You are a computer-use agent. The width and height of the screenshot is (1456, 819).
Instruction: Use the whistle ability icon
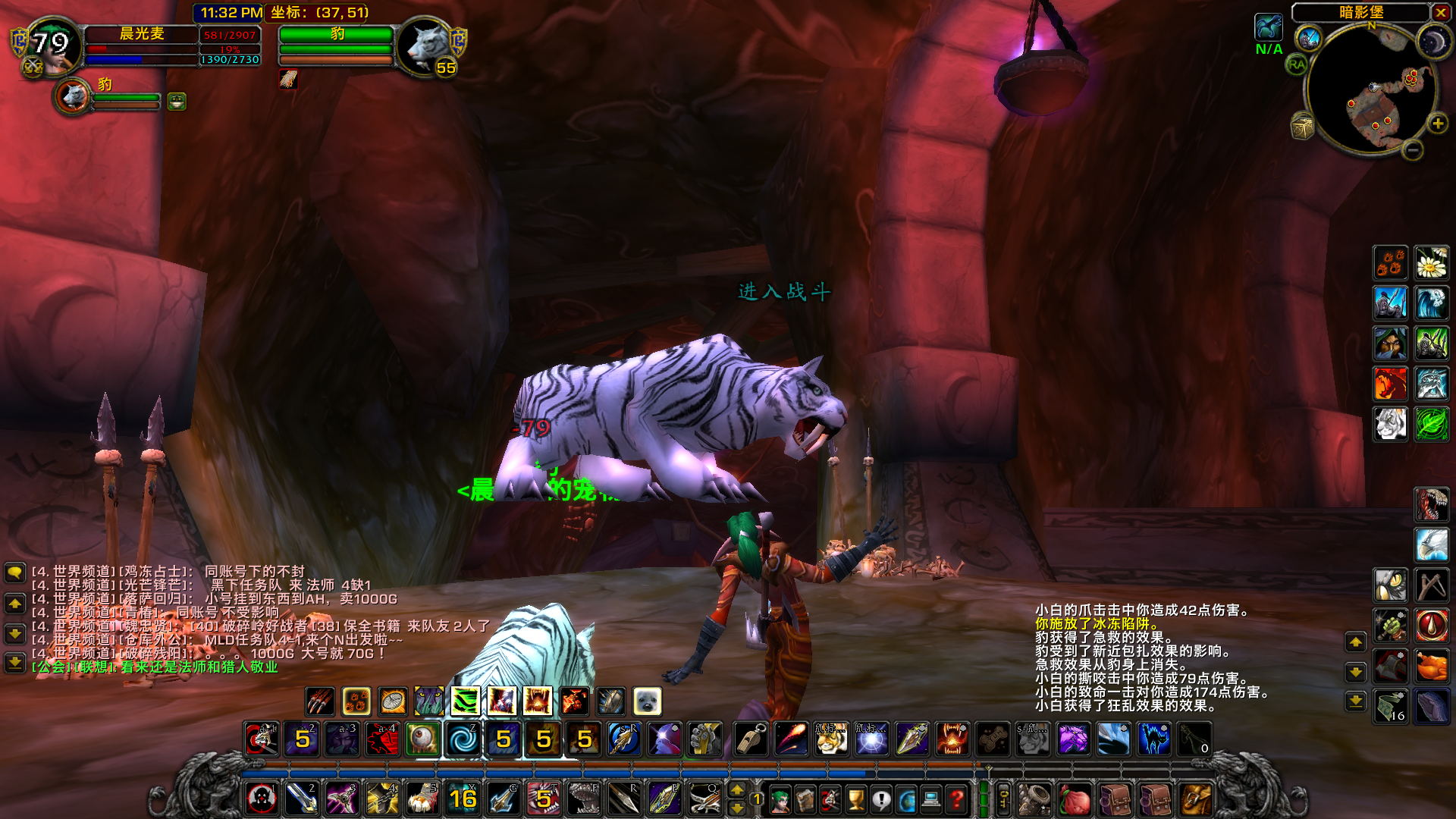[x=751, y=739]
